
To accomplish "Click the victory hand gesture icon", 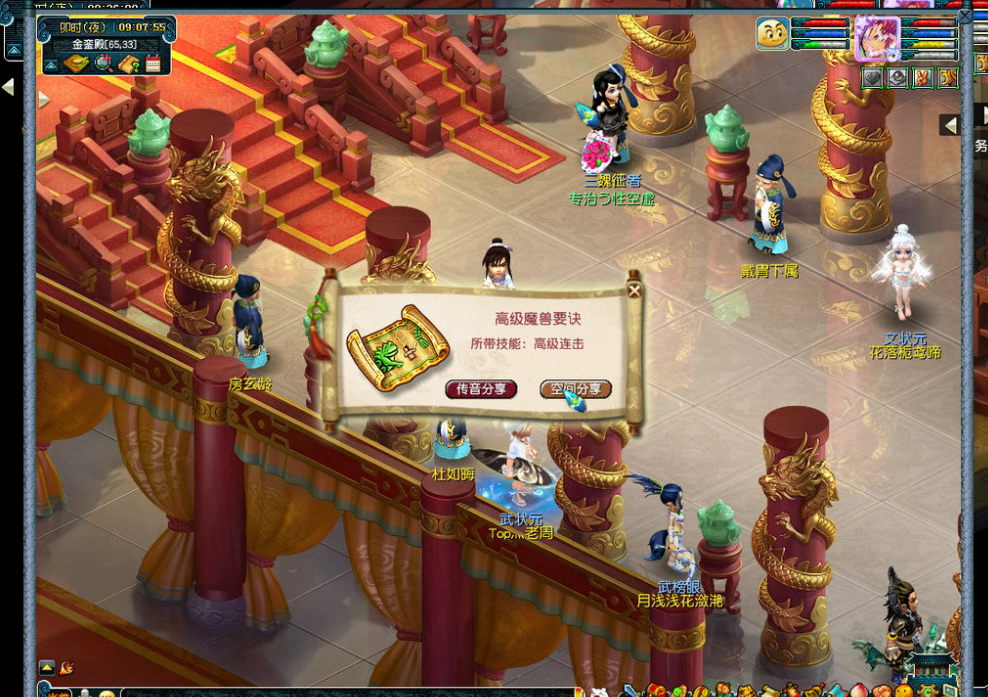I will pyautogui.click(x=922, y=77).
